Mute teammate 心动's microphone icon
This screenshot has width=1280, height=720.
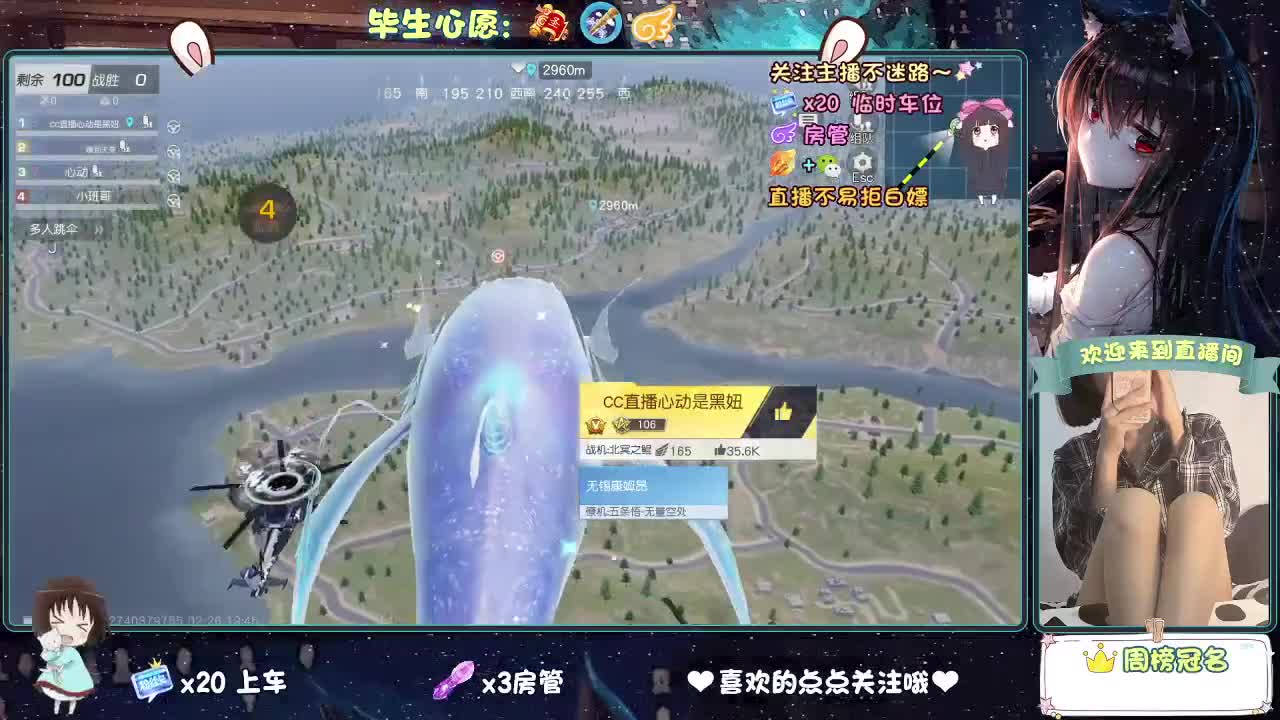pyautogui.click(x=96, y=170)
